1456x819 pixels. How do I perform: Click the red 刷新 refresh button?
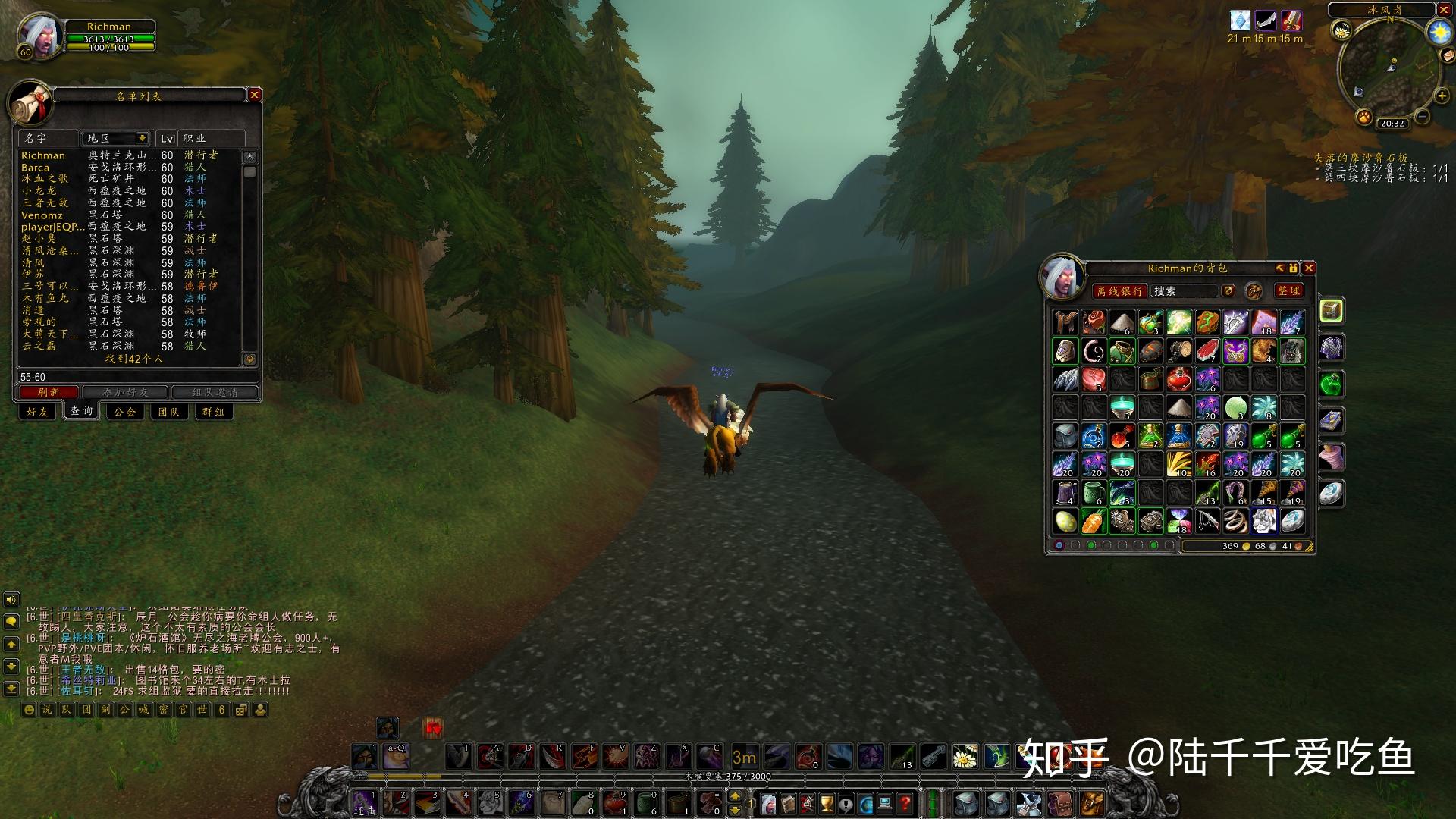pos(49,392)
